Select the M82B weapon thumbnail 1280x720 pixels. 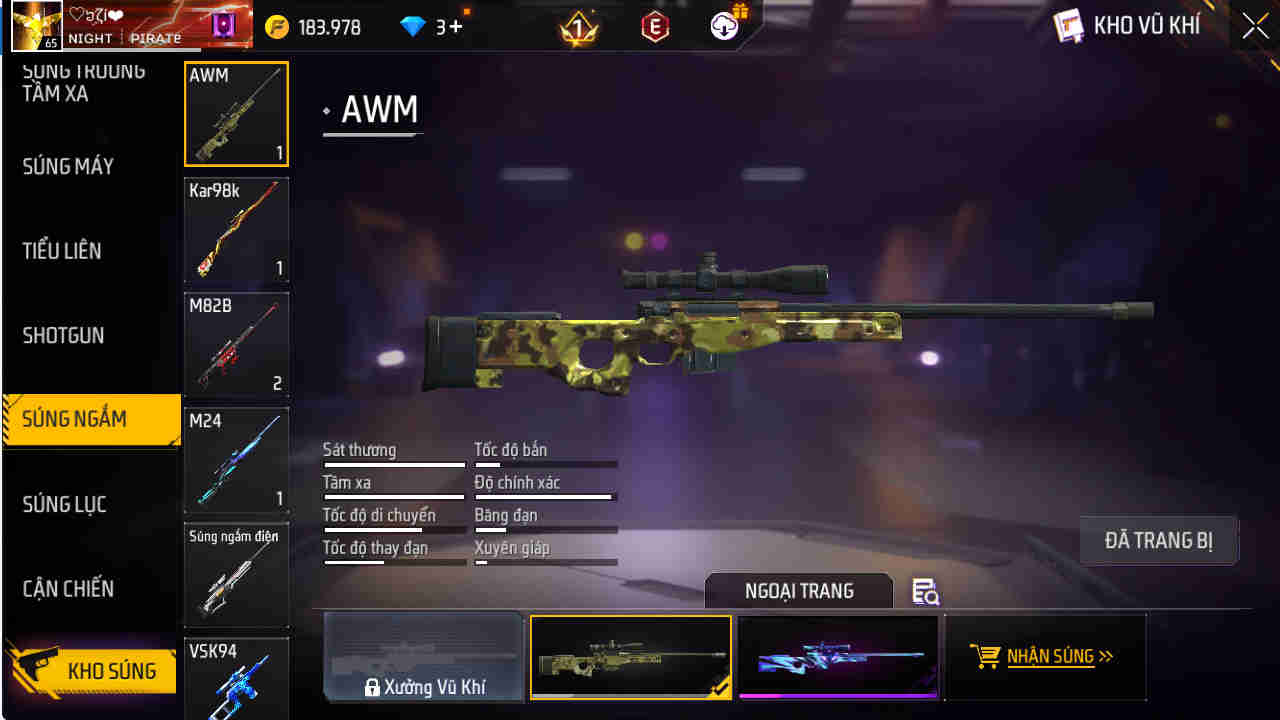(x=236, y=346)
